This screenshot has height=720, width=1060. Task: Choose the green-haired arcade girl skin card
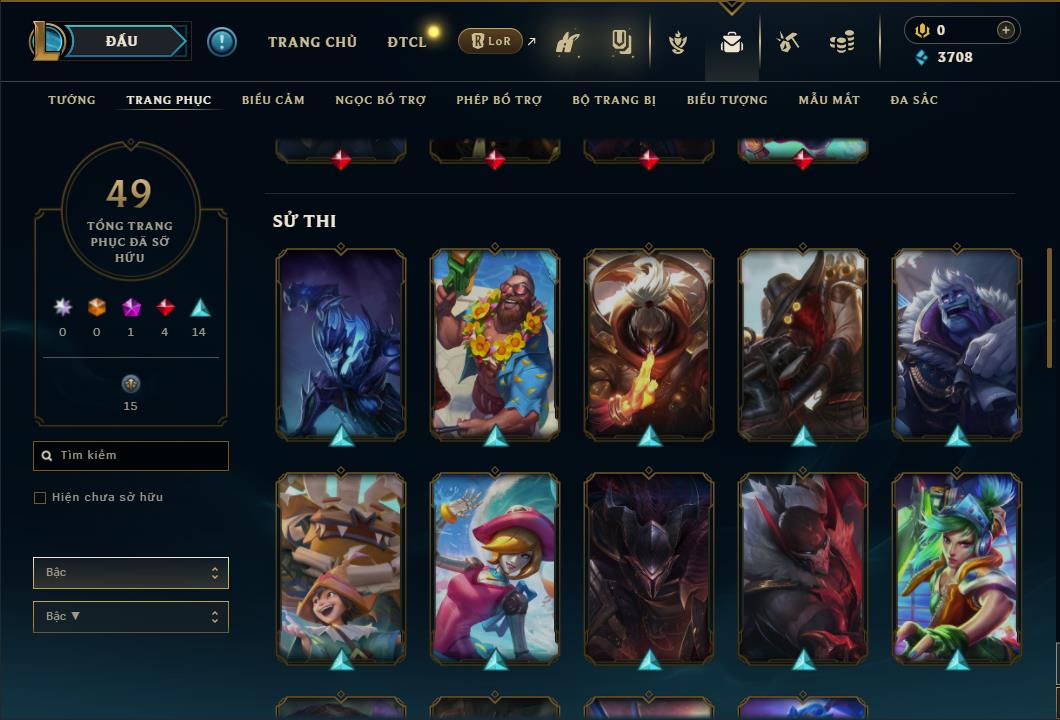[957, 566]
